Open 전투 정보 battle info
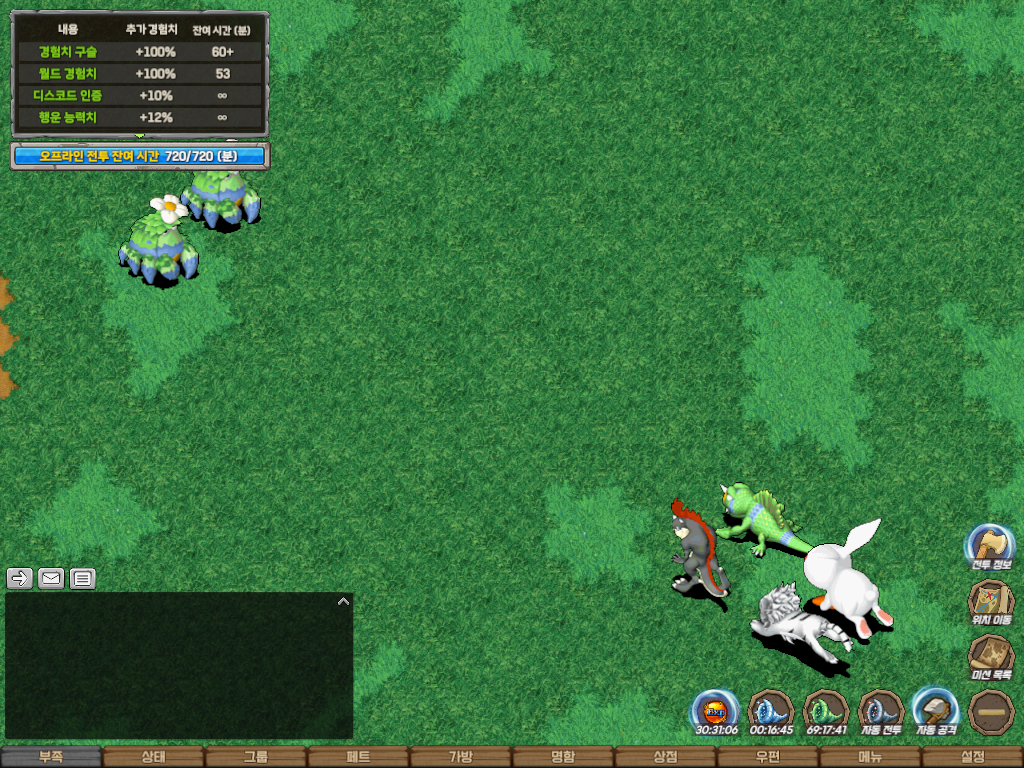Viewport: 1024px width, 768px height. pos(990,546)
